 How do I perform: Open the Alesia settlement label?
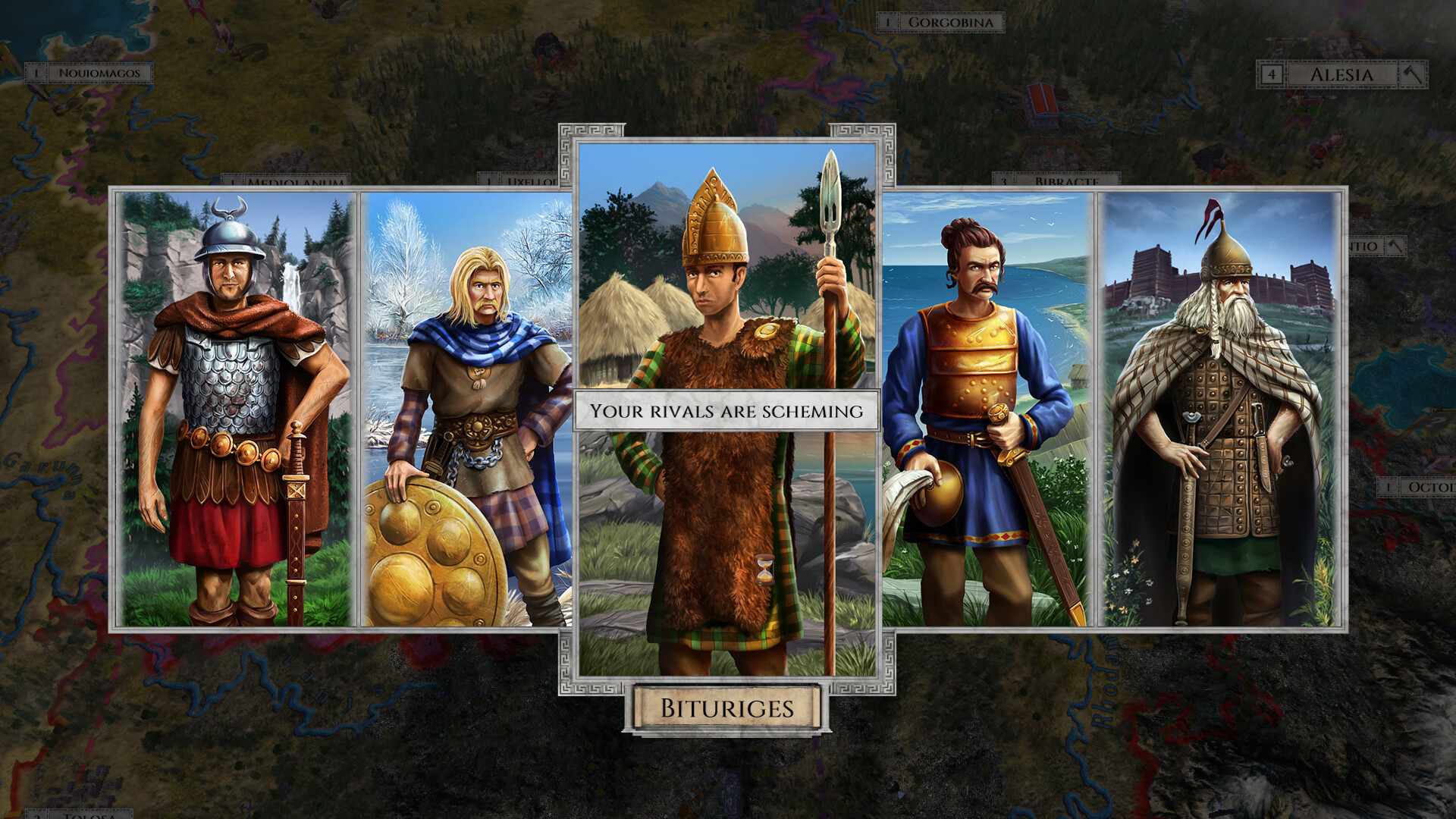pyautogui.click(x=1342, y=74)
